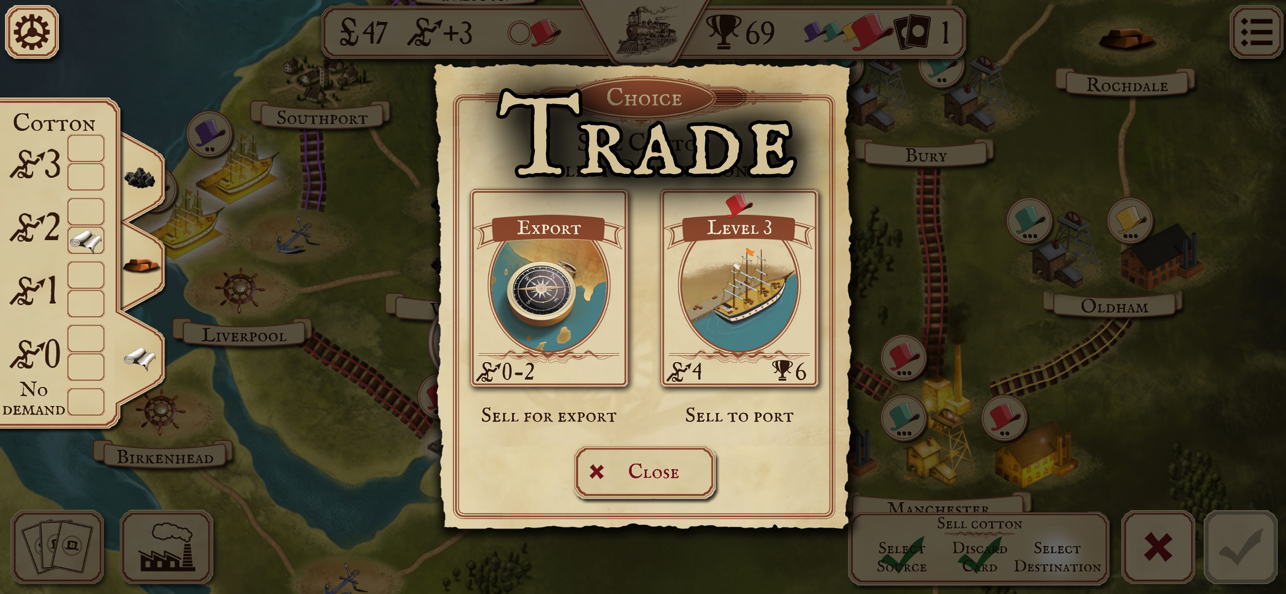Viewport: 1286px width, 594px height.
Task: Open the gear settings menu
Action: click(32, 32)
